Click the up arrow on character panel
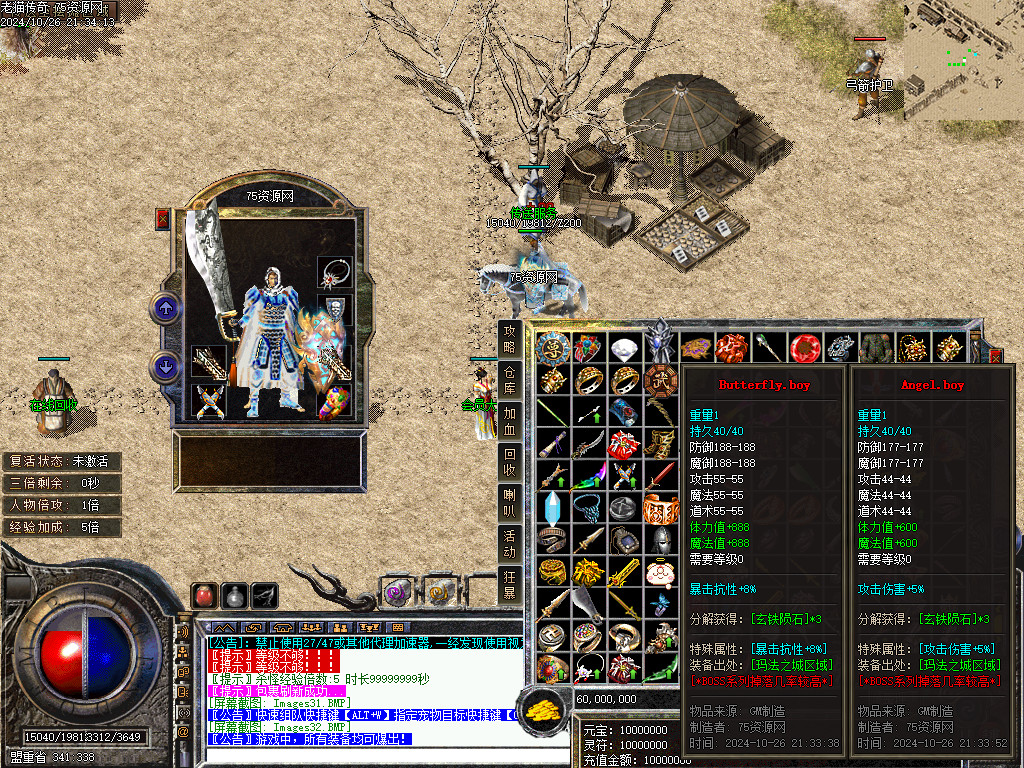 click(165, 308)
